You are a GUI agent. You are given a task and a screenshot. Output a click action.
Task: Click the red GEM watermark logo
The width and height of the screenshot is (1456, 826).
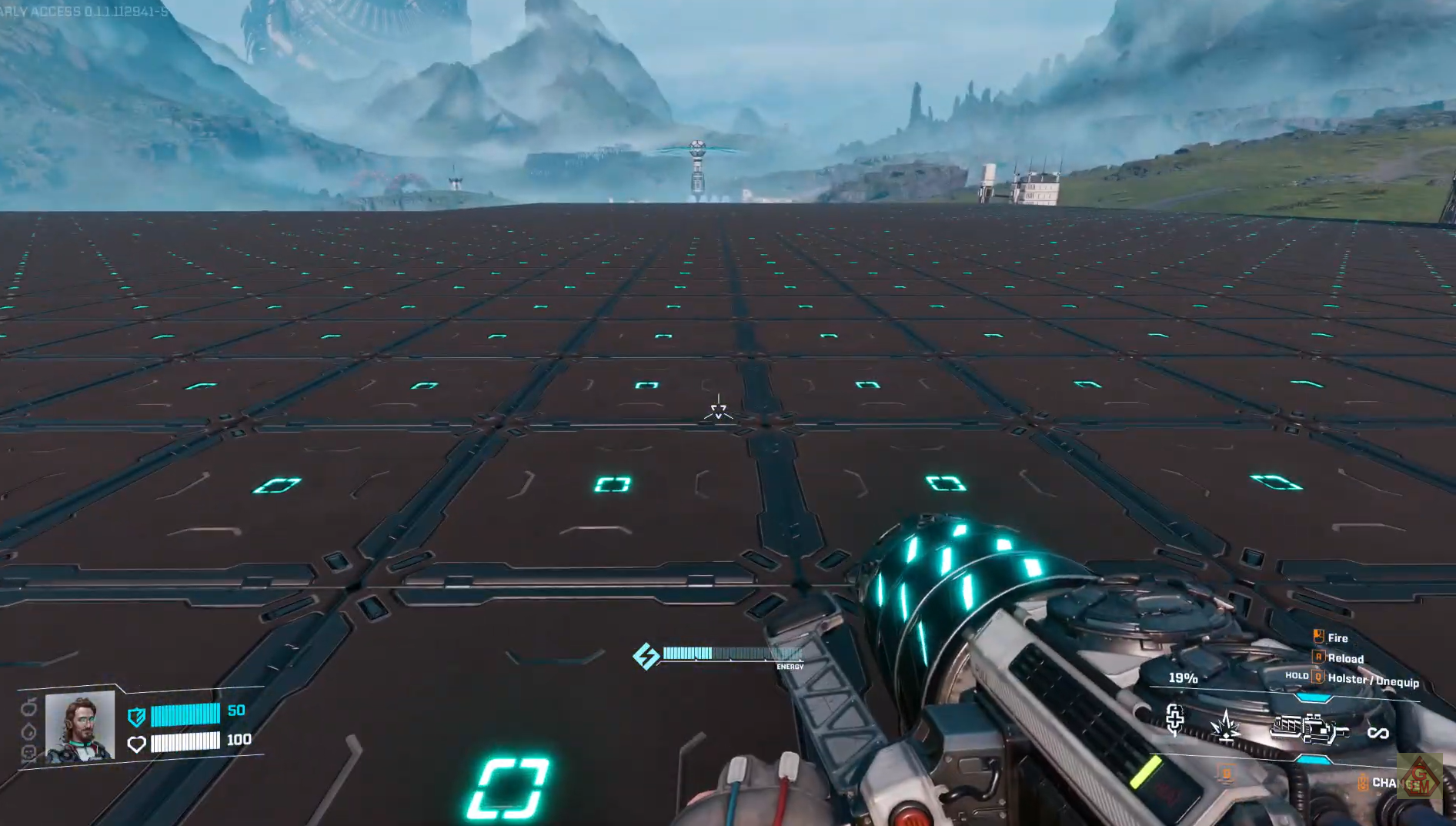click(1419, 777)
